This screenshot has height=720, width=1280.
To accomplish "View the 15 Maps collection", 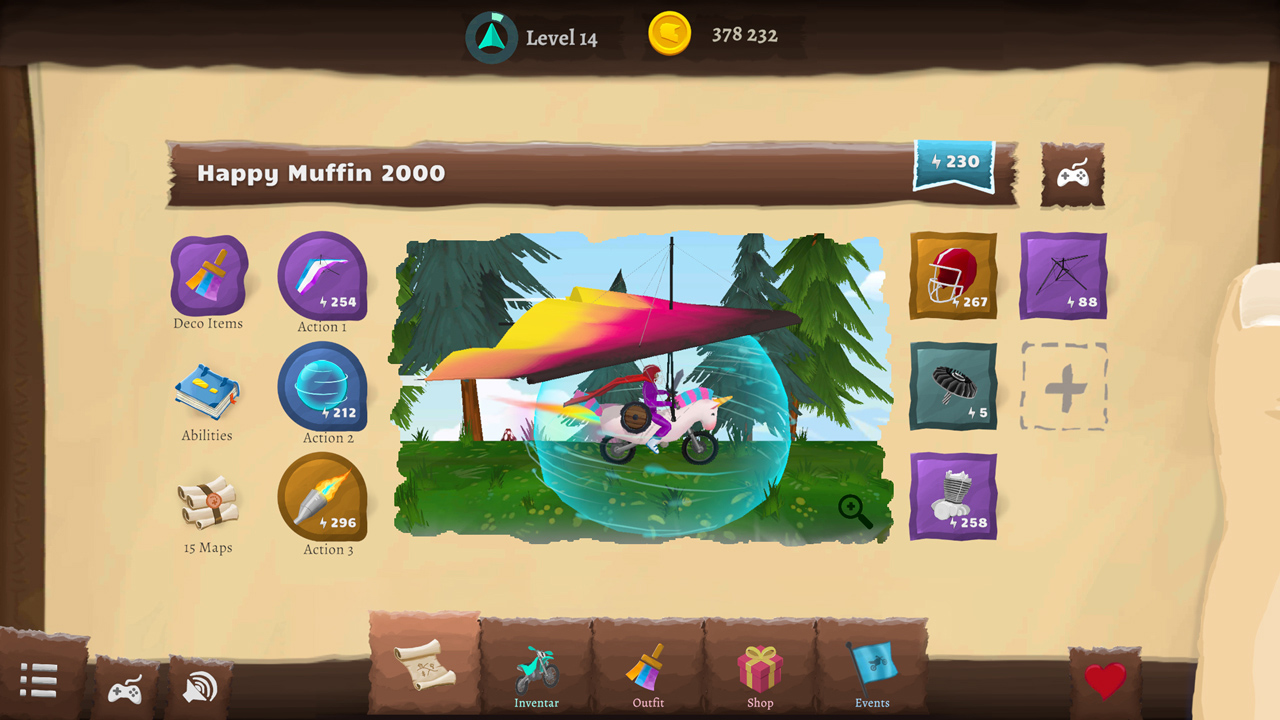I will click(x=208, y=510).
